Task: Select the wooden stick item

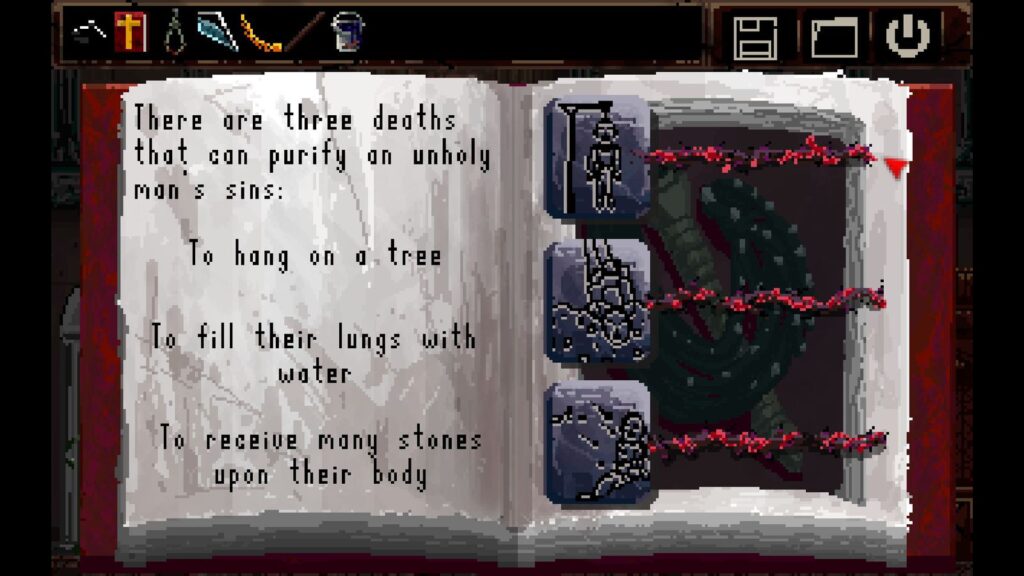Action: point(304,32)
